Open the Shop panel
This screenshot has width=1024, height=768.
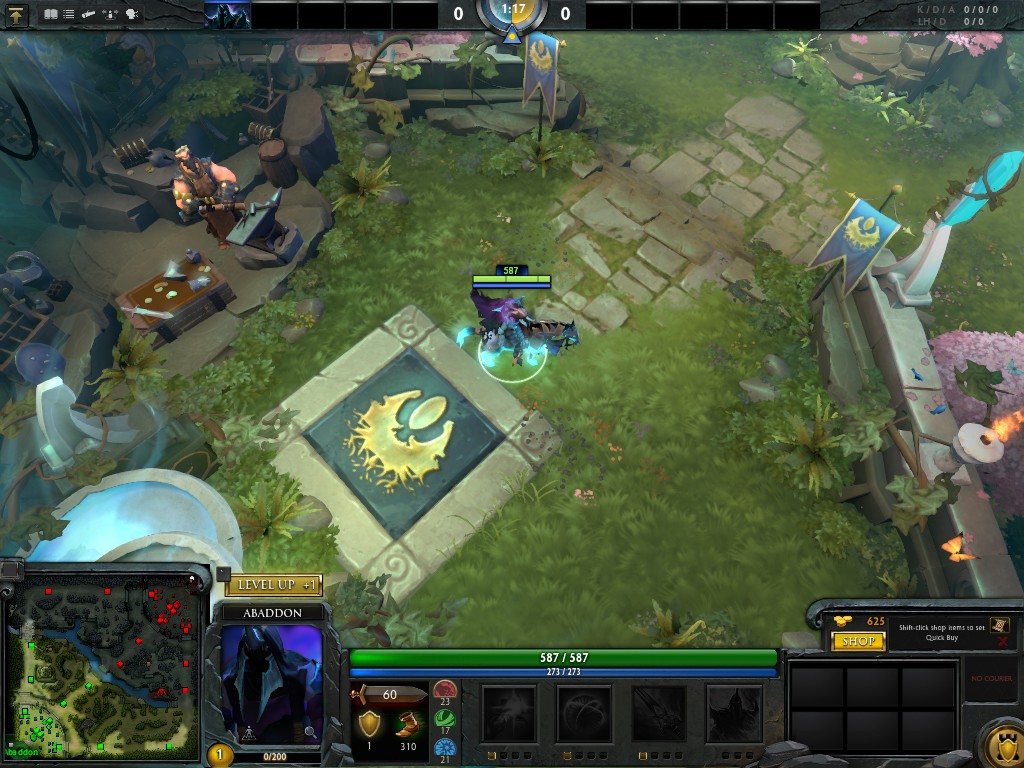859,641
